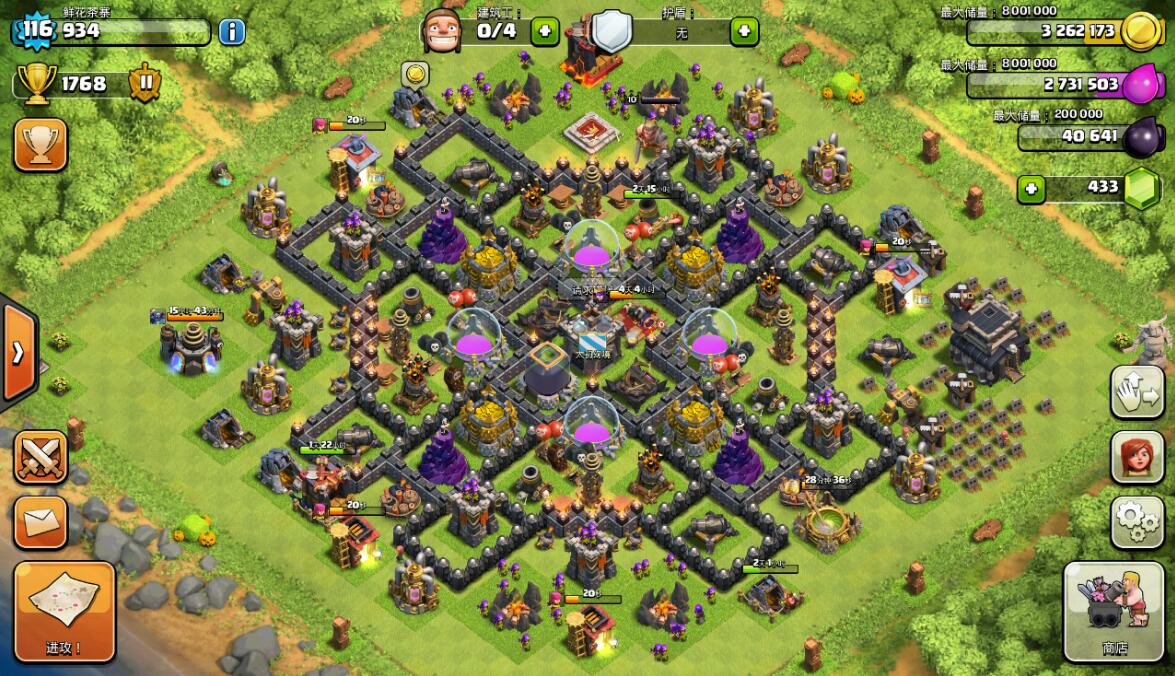Open the trophy leaderboard button
1175x676 pixels.
pyautogui.click(x=41, y=145)
